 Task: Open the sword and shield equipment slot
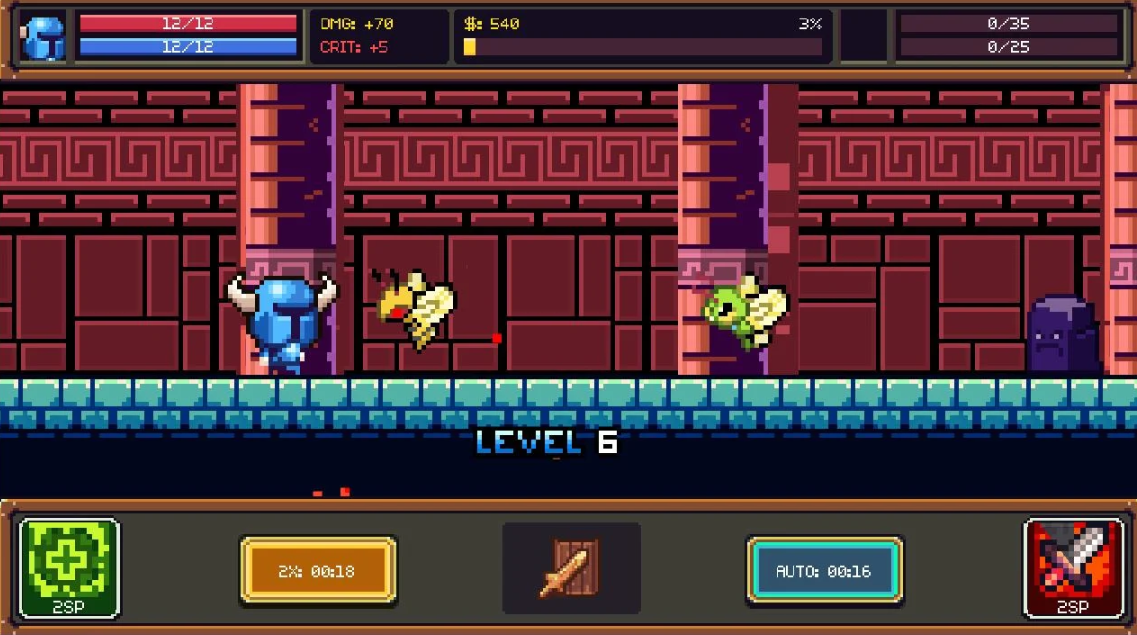(x=571, y=568)
